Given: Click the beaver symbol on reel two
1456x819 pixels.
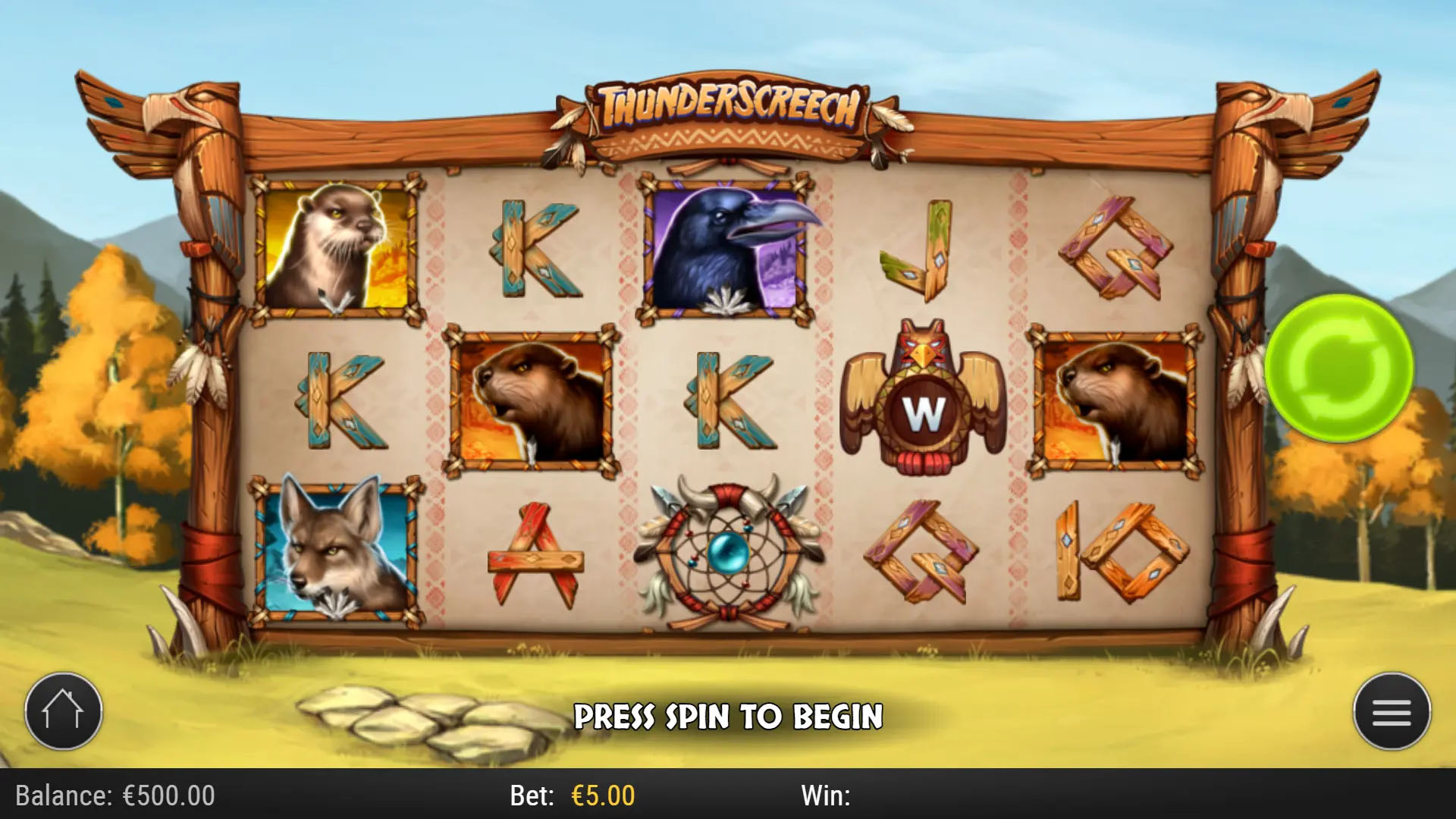Looking at the screenshot, I should point(531,398).
